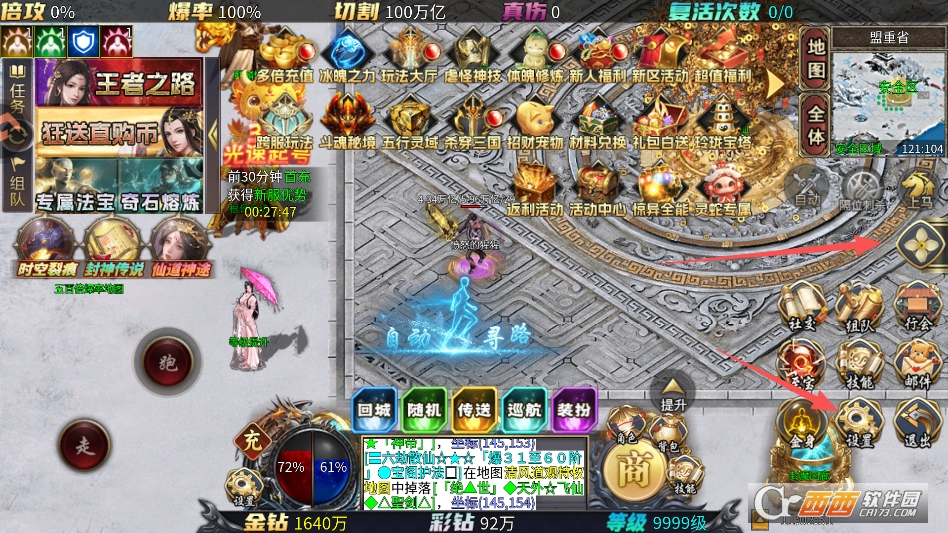
Task: Toggle the 巡航 cruise button
Action: pyautogui.click(x=524, y=411)
